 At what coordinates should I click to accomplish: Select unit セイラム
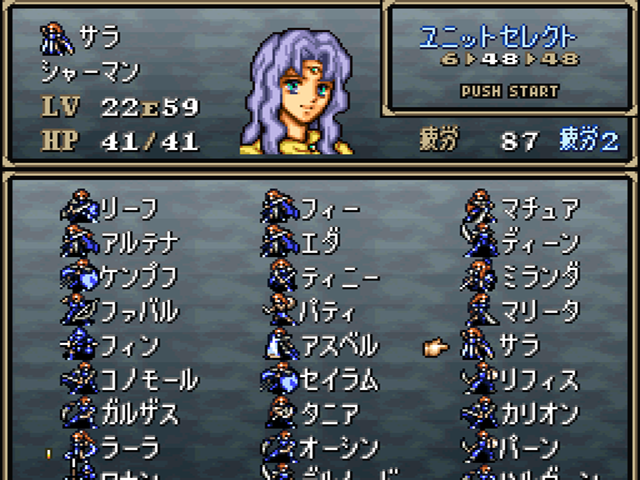point(338,380)
